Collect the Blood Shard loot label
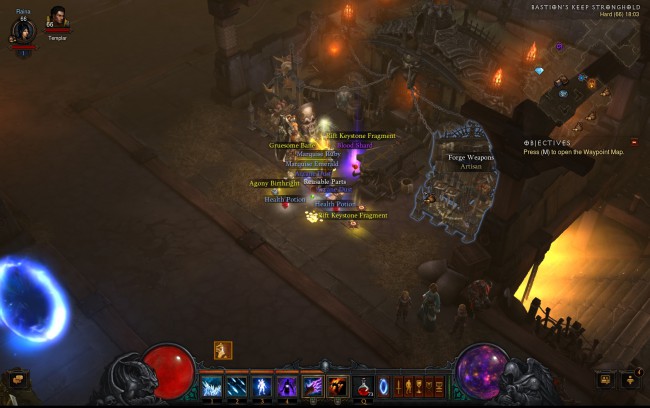The height and width of the screenshot is (408, 650). click(x=354, y=145)
